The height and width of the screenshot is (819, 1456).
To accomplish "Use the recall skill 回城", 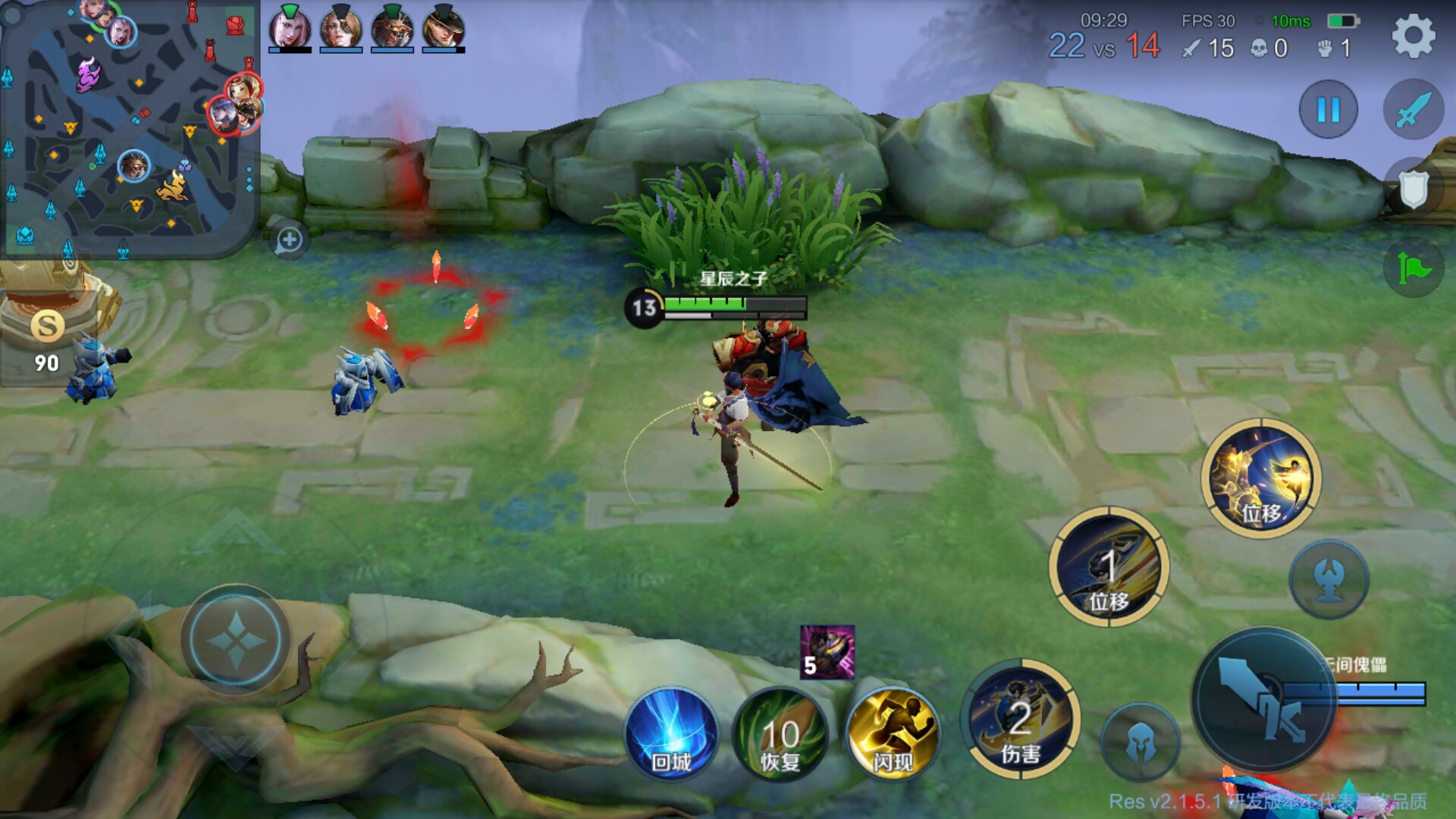I will [x=671, y=734].
